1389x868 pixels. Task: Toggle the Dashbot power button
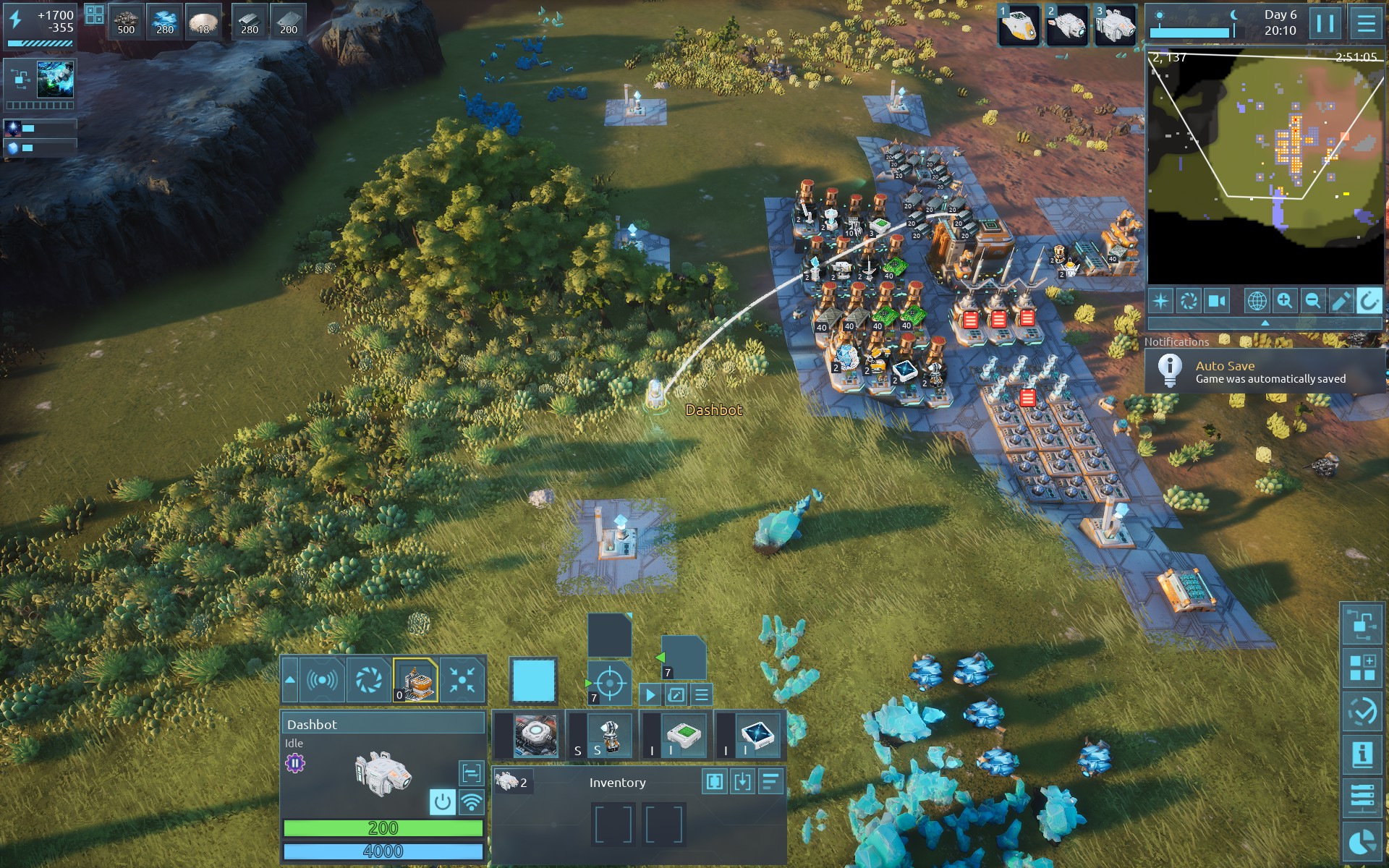tap(443, 801)
